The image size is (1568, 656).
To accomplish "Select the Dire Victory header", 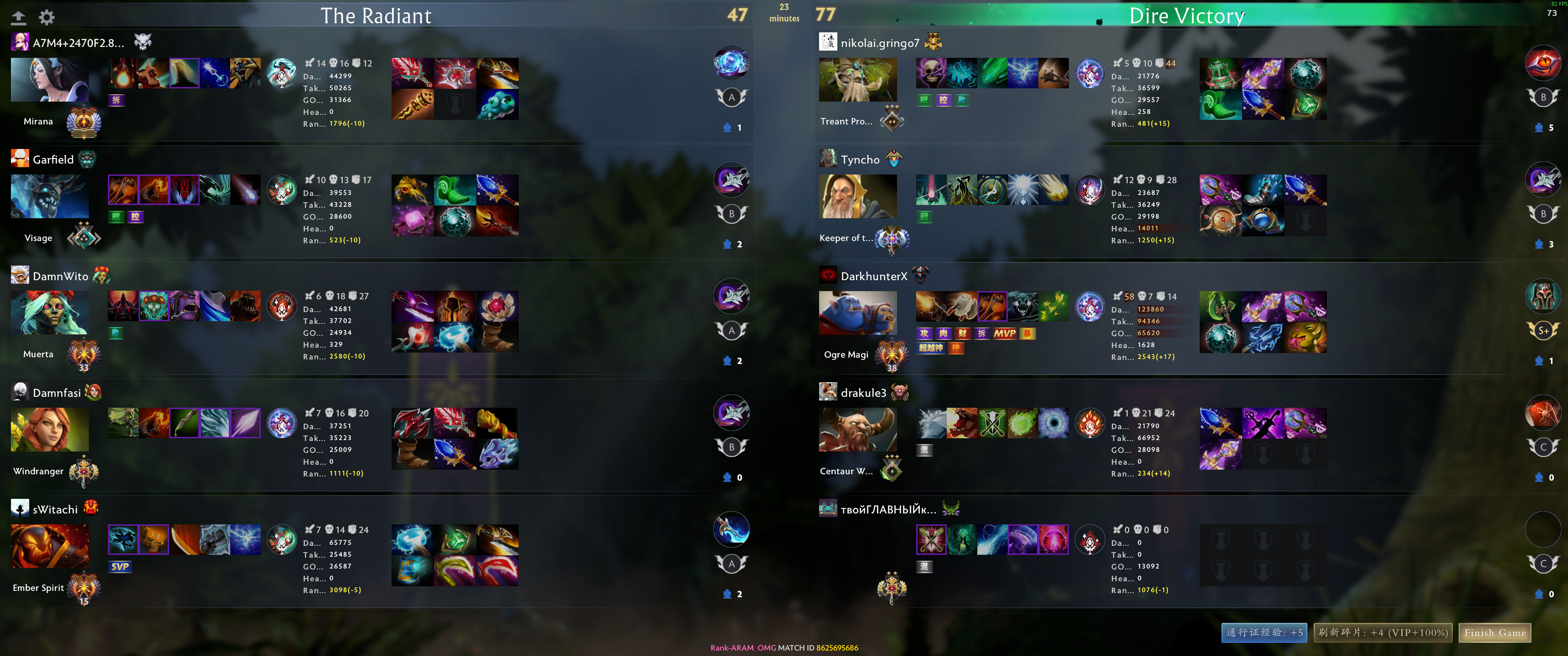I will point(1186,16).
